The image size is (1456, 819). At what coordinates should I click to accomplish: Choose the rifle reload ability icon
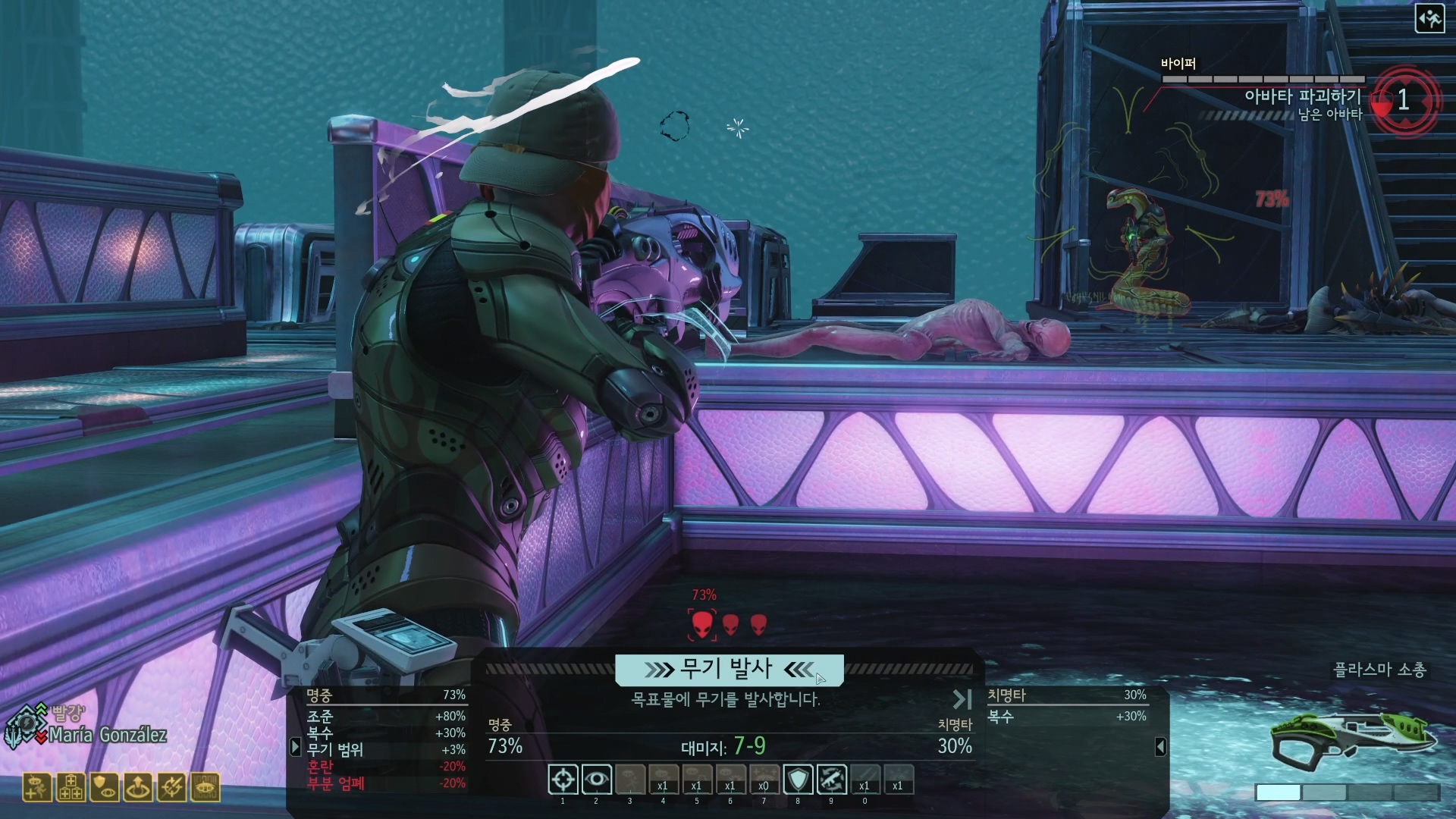pyautogui.click(x=831, y=780)
